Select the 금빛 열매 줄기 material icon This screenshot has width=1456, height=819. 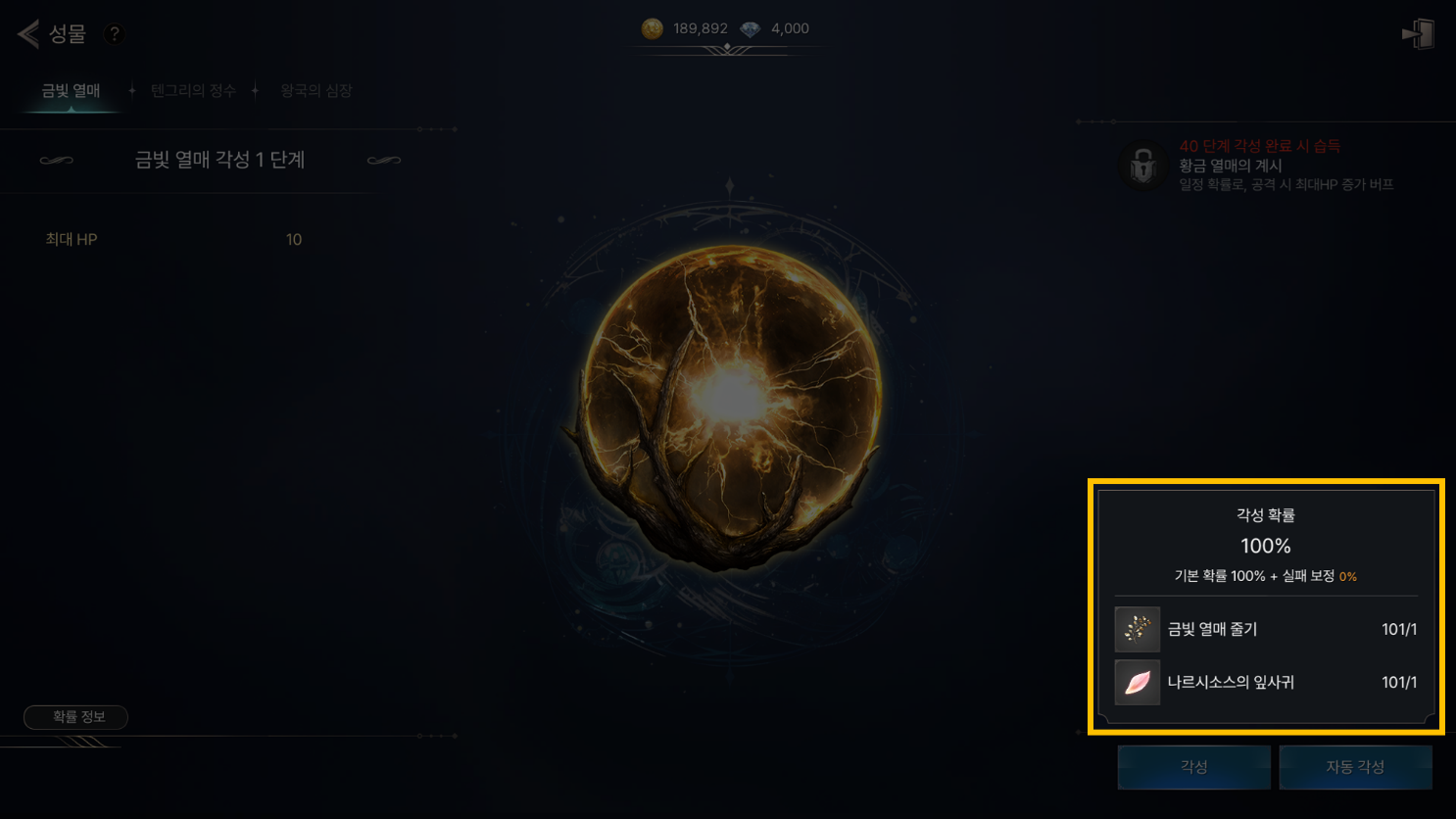1137,629
